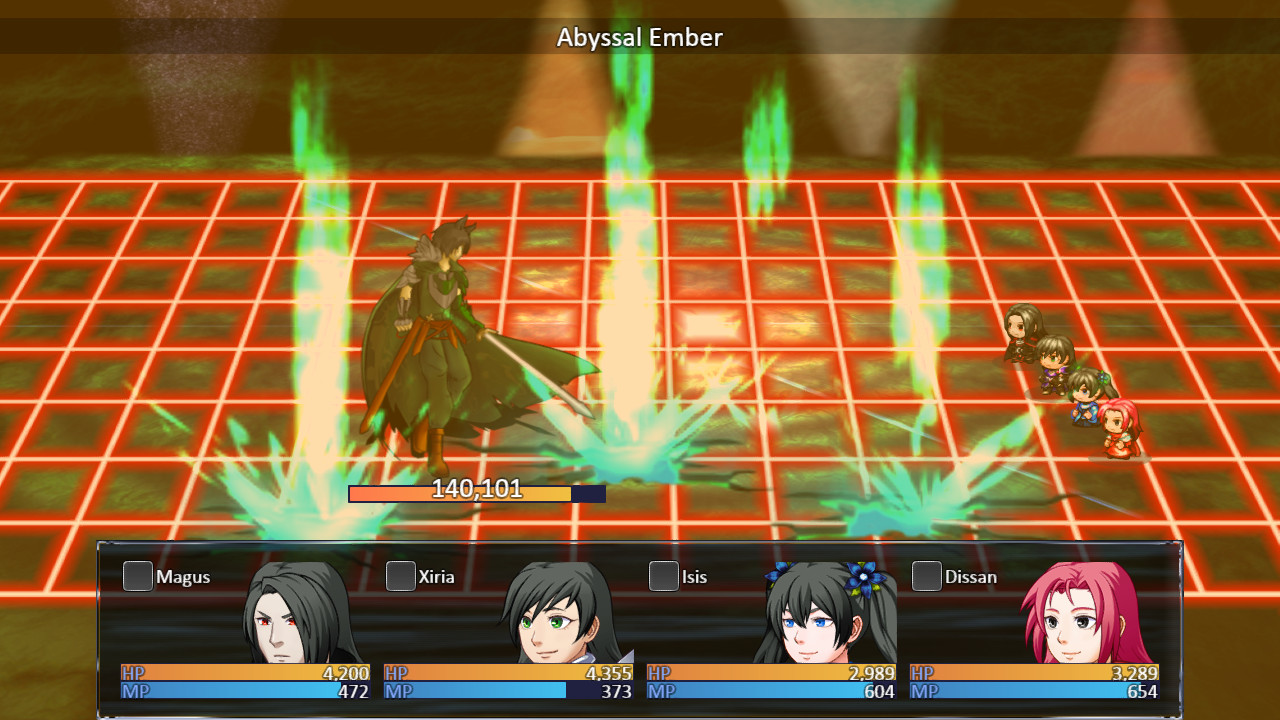The image size is (1280, 720).
Task: Click the name label Magus
Action: point(185,577)
